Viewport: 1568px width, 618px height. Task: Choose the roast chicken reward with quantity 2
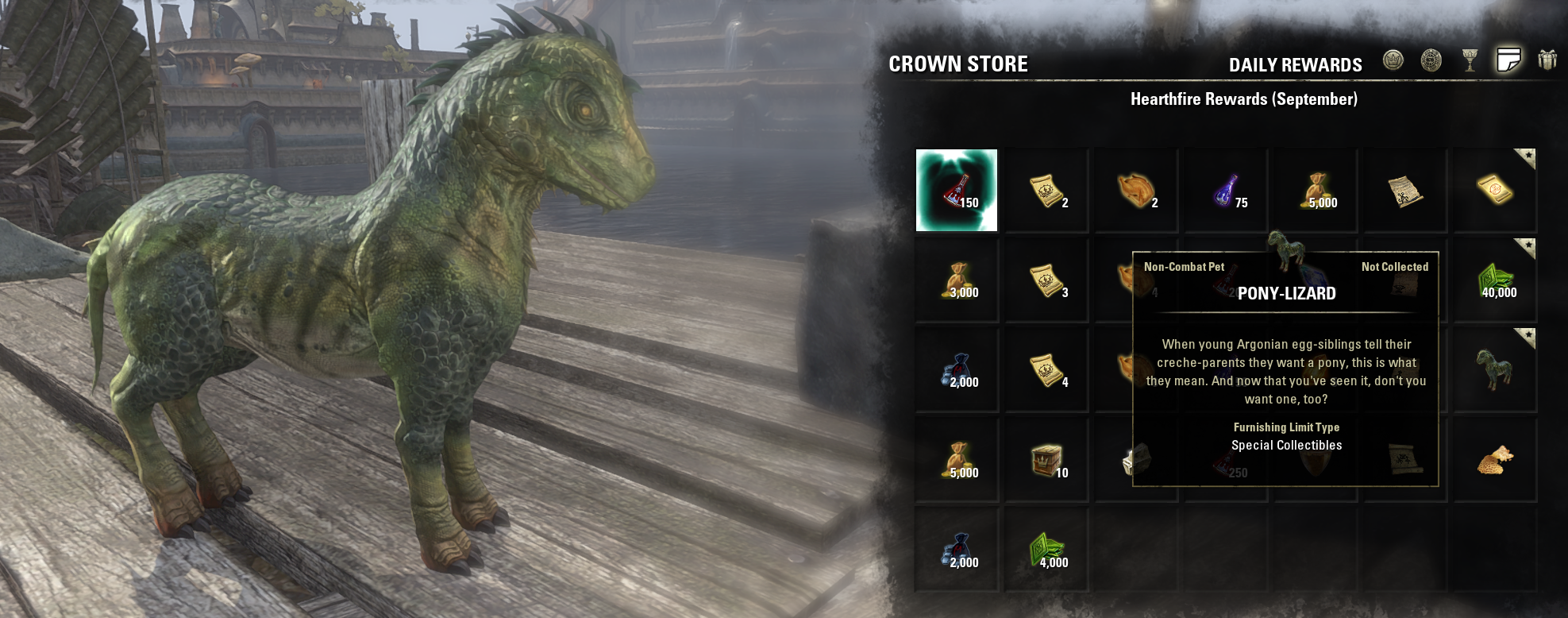[1136, 191]
